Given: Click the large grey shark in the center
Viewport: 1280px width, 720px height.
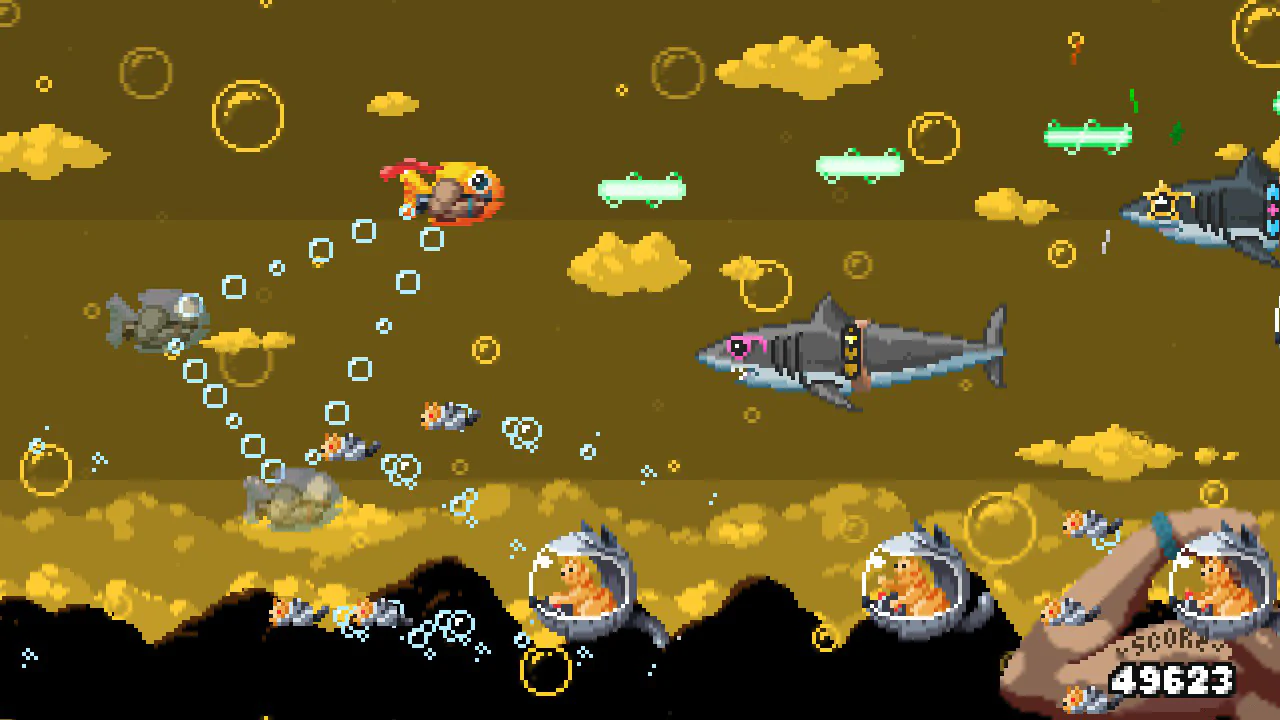Looking at the screenshot, I should [855, 350].
